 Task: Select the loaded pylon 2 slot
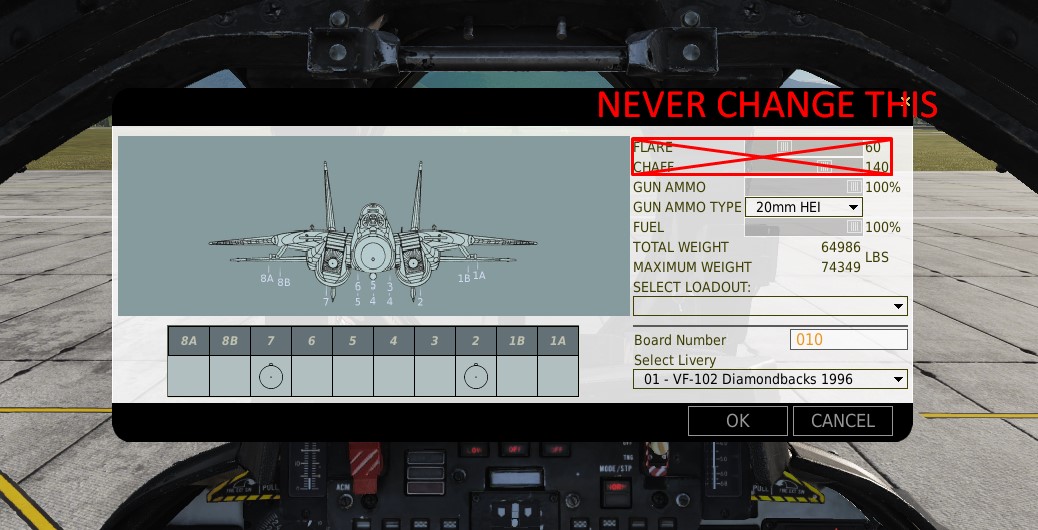(476, 377)
